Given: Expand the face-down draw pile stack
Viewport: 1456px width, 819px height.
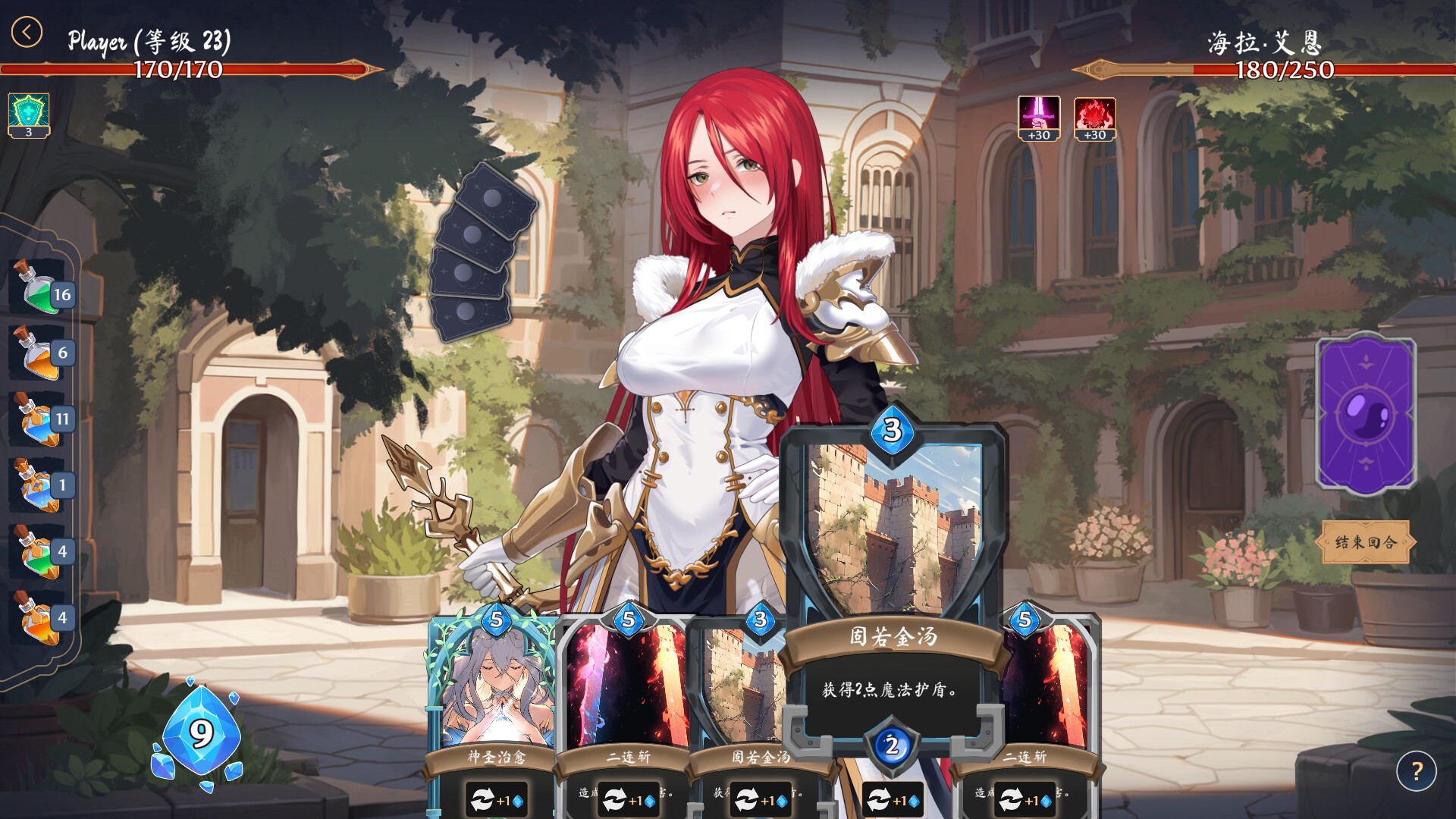Looking at the screenshot, I should click(484, 250).
